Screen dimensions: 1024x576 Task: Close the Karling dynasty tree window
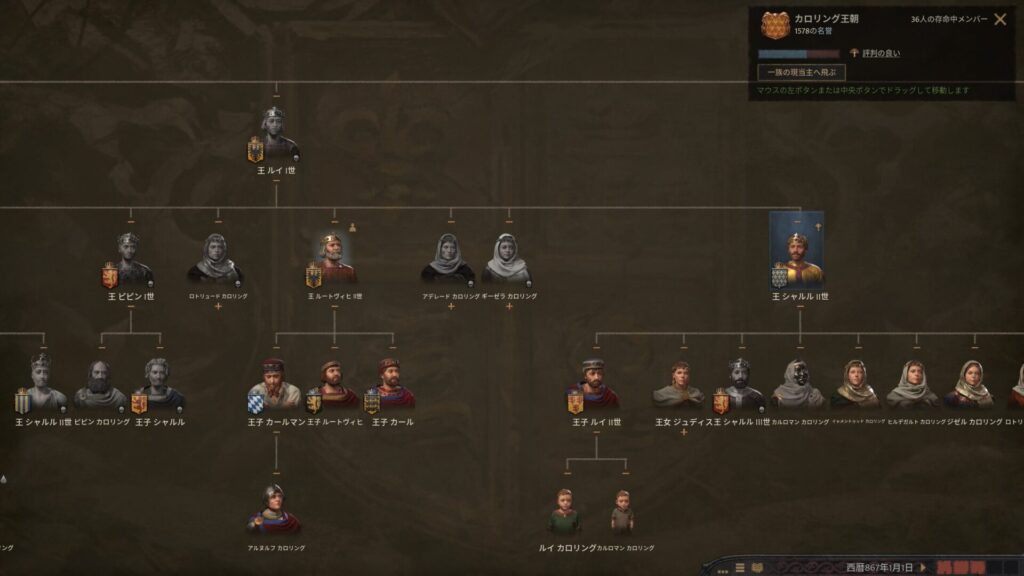tap(1000, 19)
